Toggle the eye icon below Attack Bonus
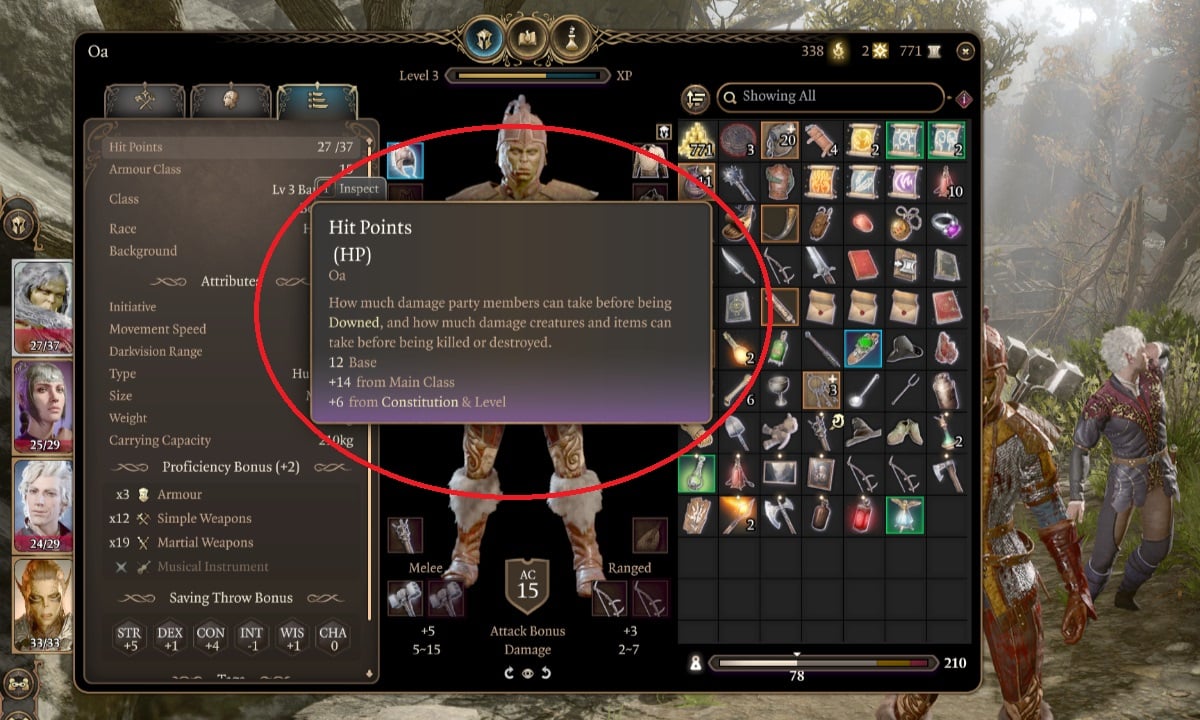Viewport: 1200px width, 720px height. click(527, 673)
